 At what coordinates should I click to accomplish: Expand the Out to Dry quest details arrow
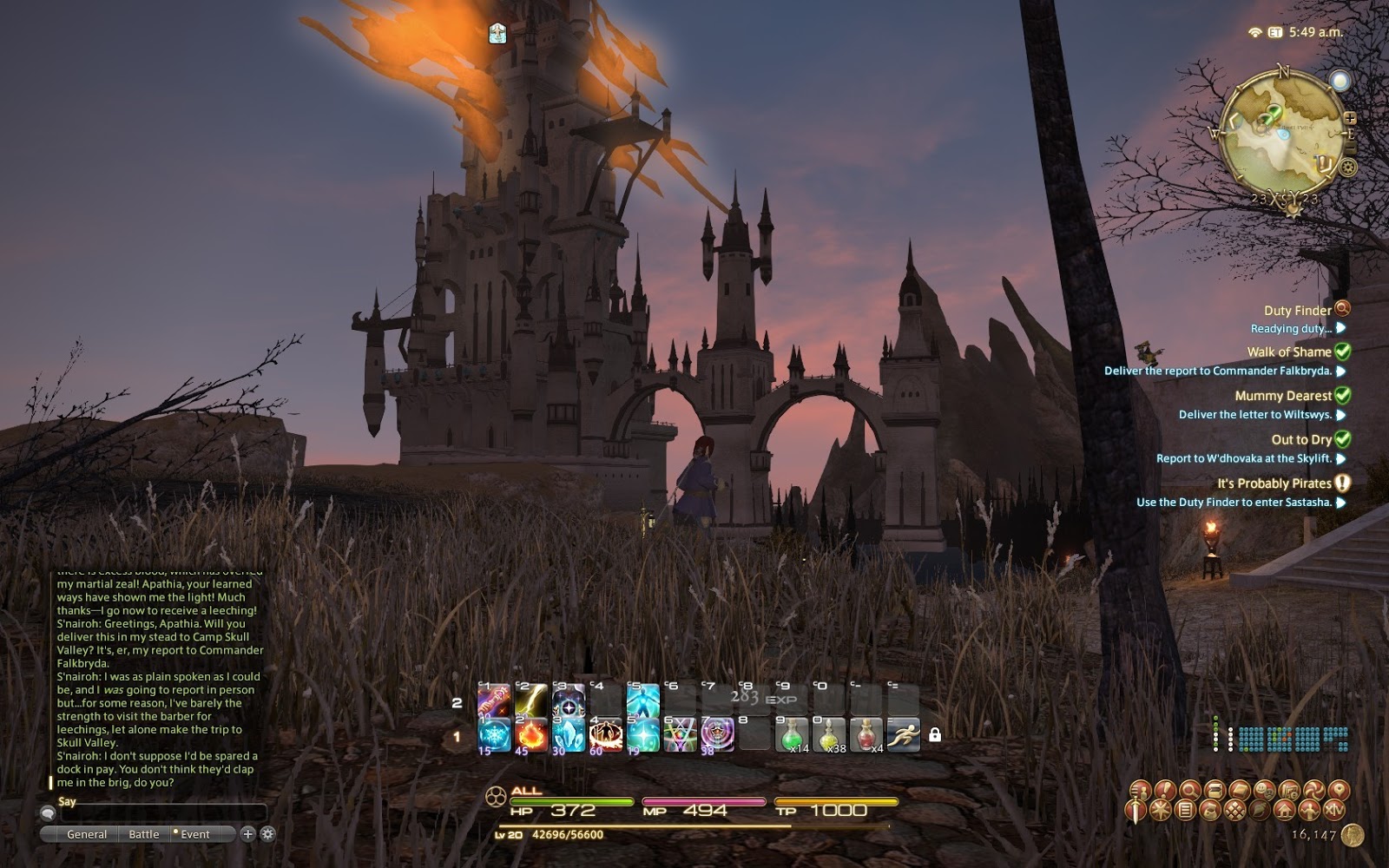(x=1342, y=458)
